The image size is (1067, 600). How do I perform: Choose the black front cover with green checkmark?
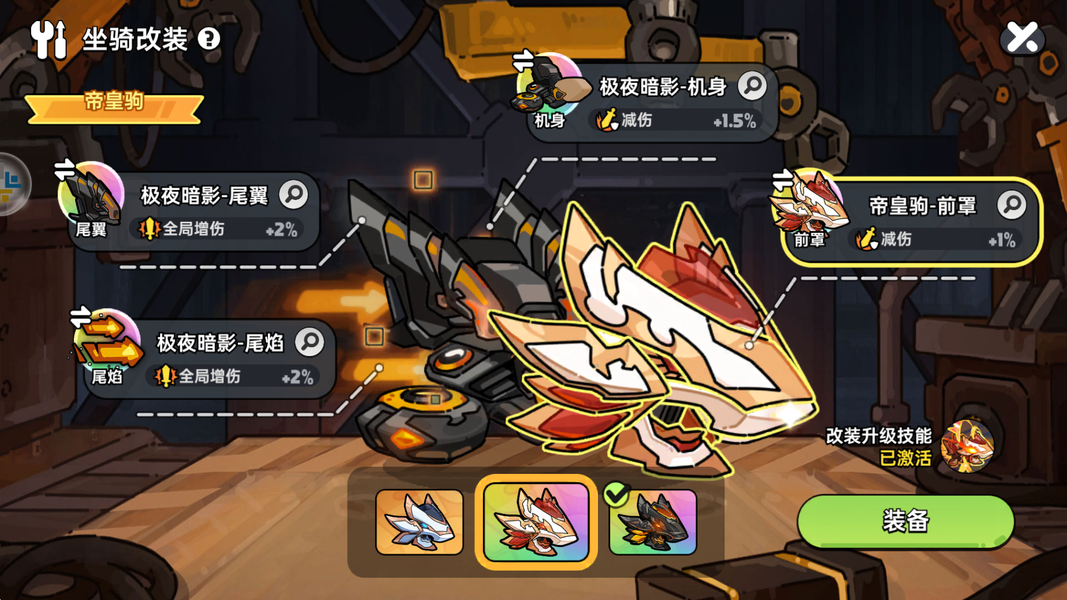pos(653,522)
